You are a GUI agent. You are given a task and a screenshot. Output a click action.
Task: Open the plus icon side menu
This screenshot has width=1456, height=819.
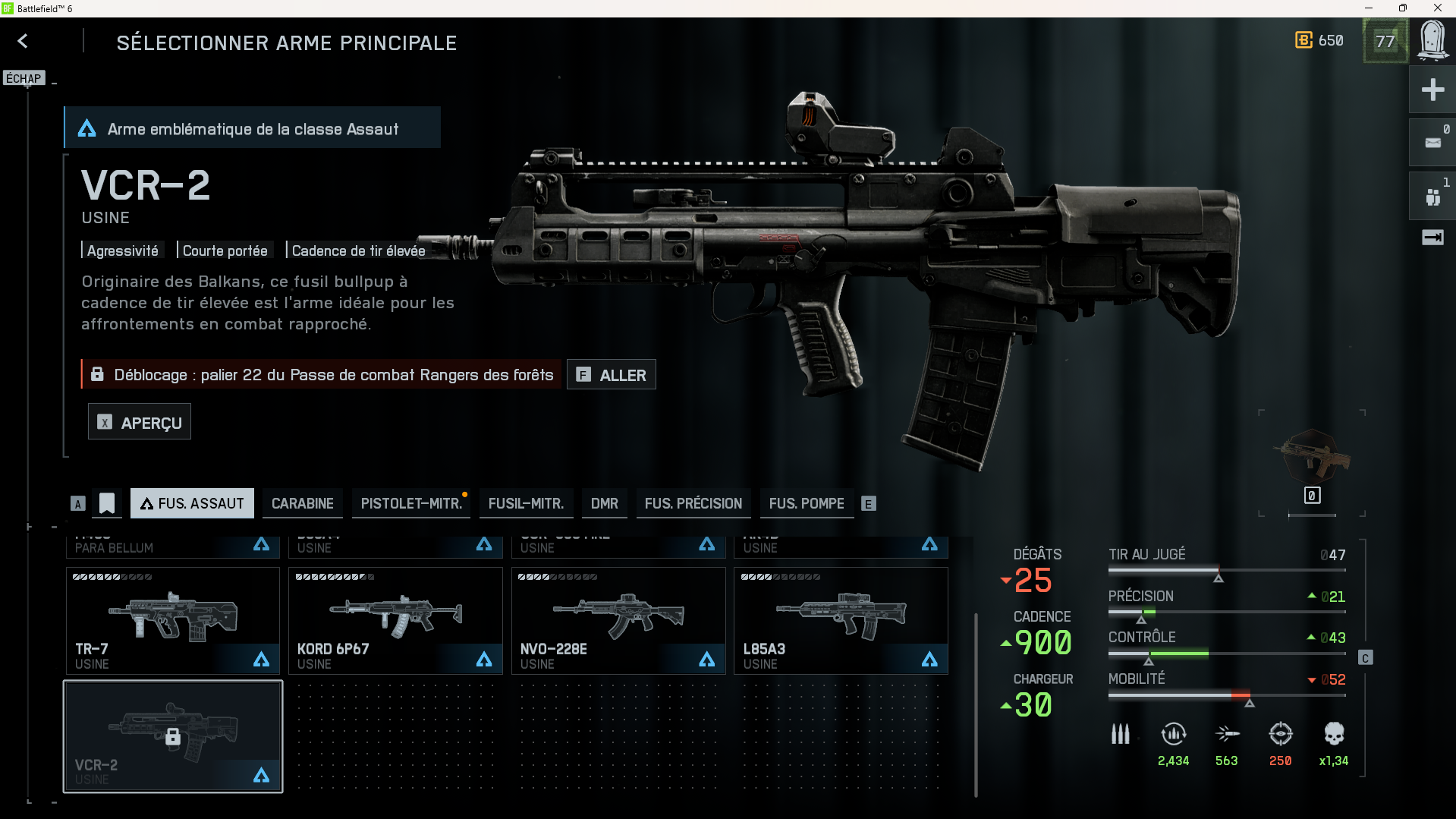click(1432, 90)
